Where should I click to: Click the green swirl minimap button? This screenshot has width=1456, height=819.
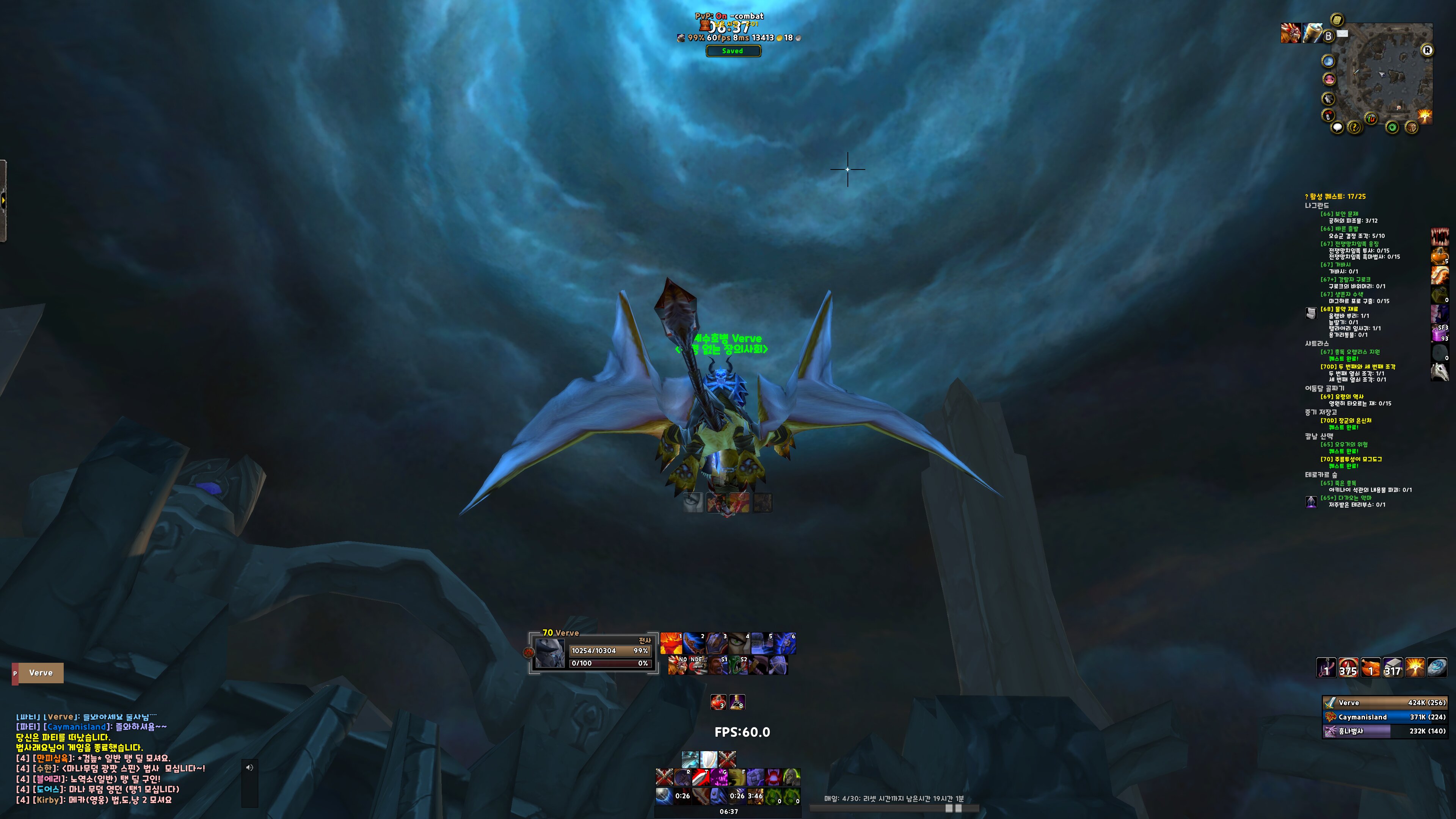point(1392,127)
